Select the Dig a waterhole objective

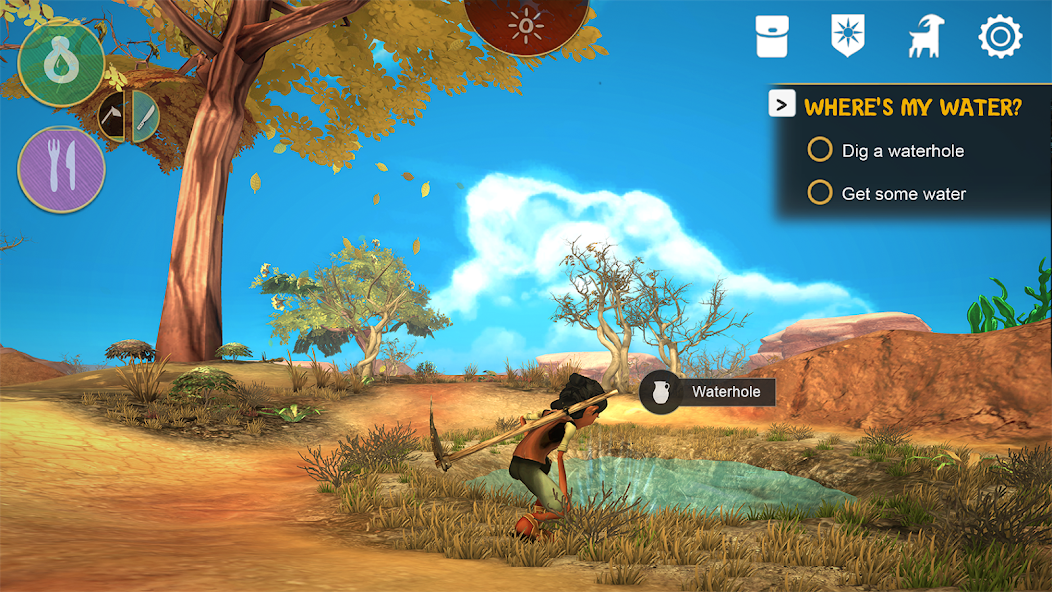coord(820,151)
